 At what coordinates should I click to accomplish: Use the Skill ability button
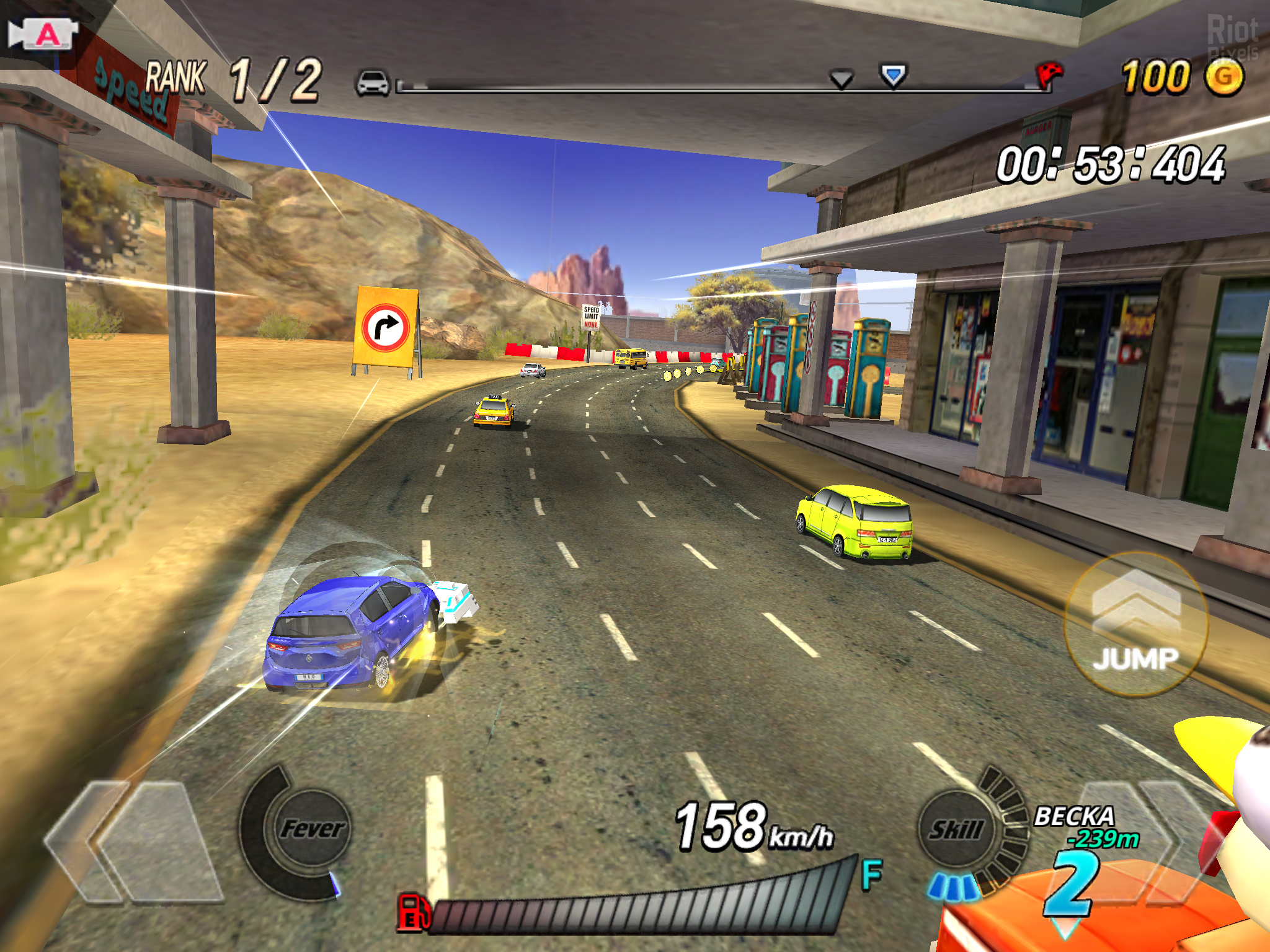click(x=956, y=829)
